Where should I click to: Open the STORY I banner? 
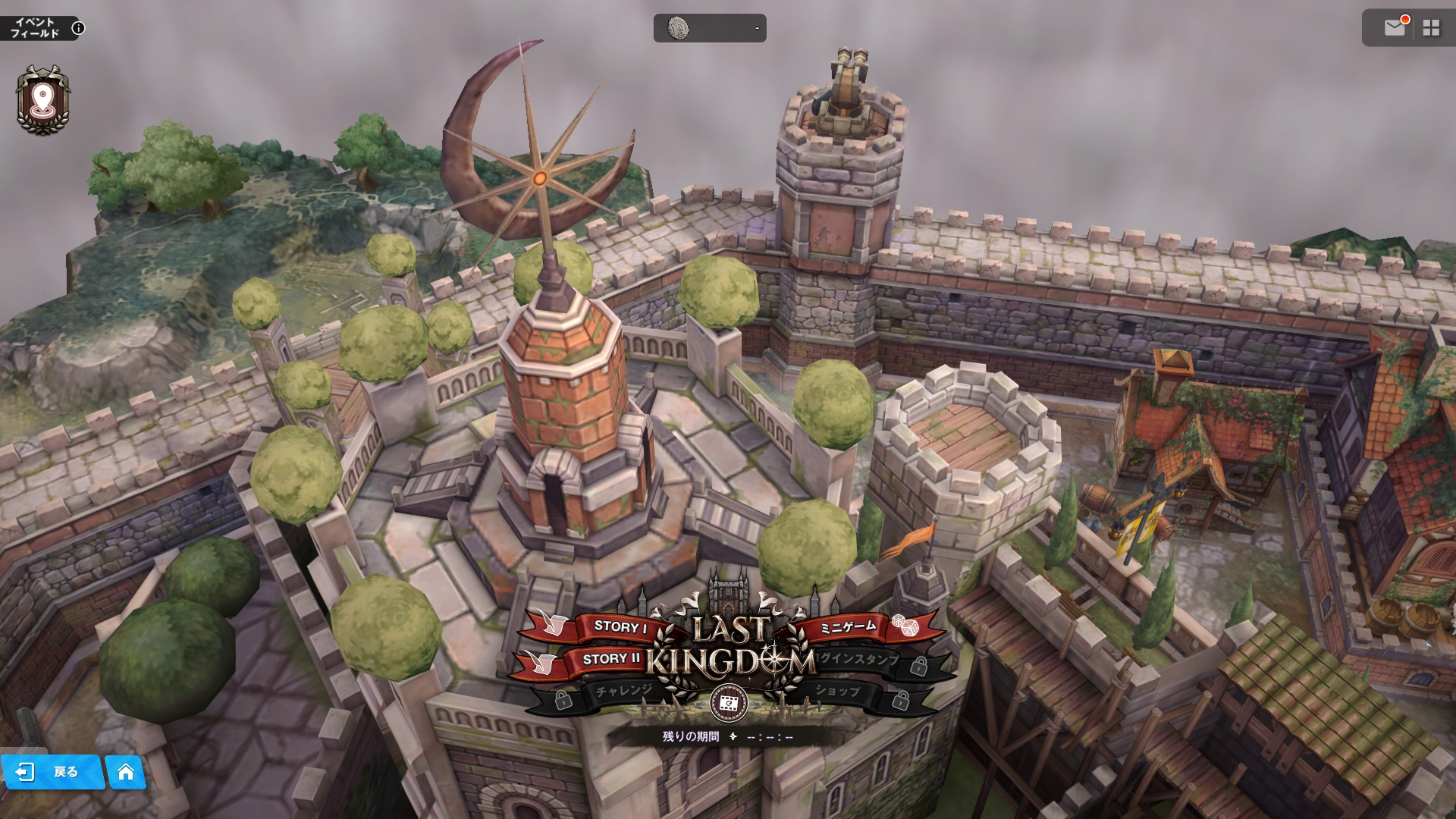(620, 626)
